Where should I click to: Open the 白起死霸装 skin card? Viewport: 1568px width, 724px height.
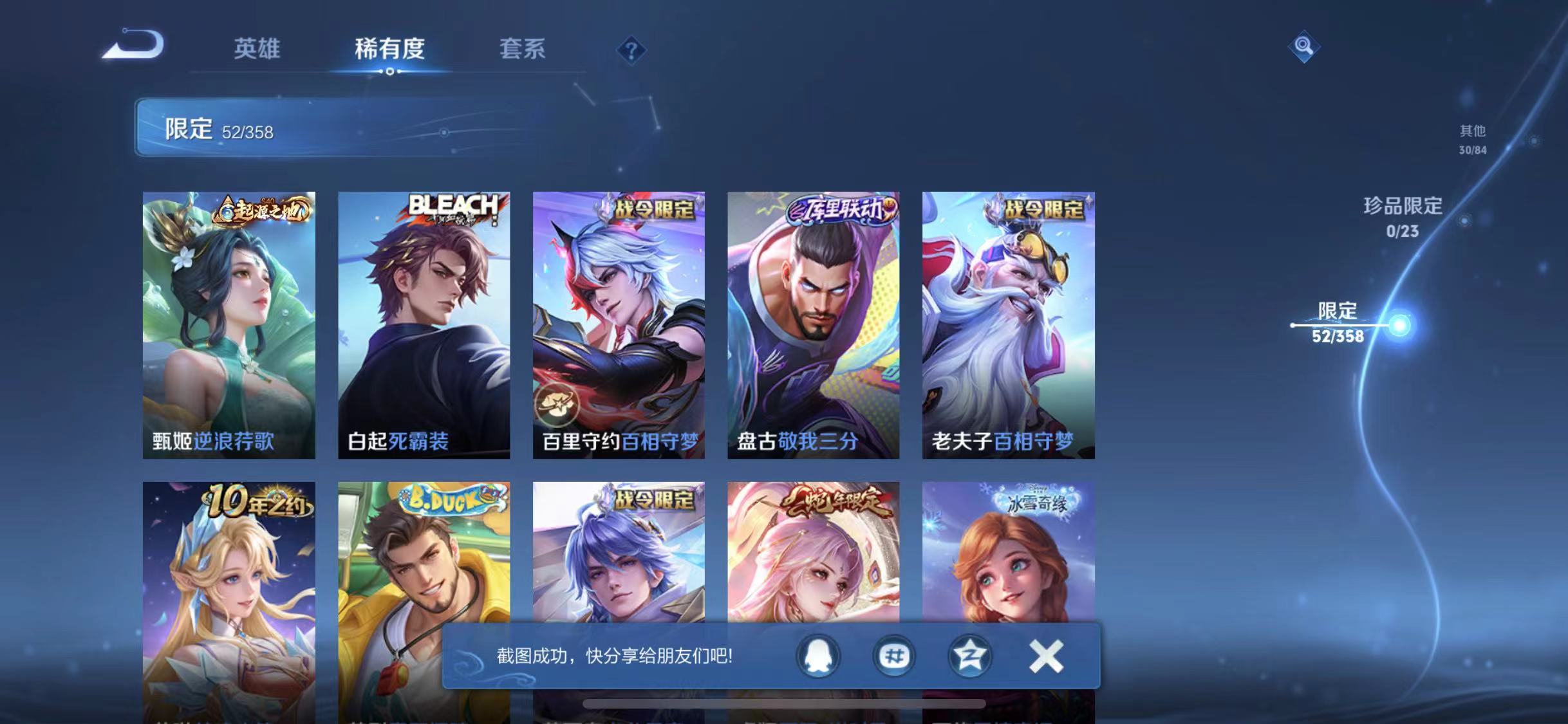click(424, 322)
